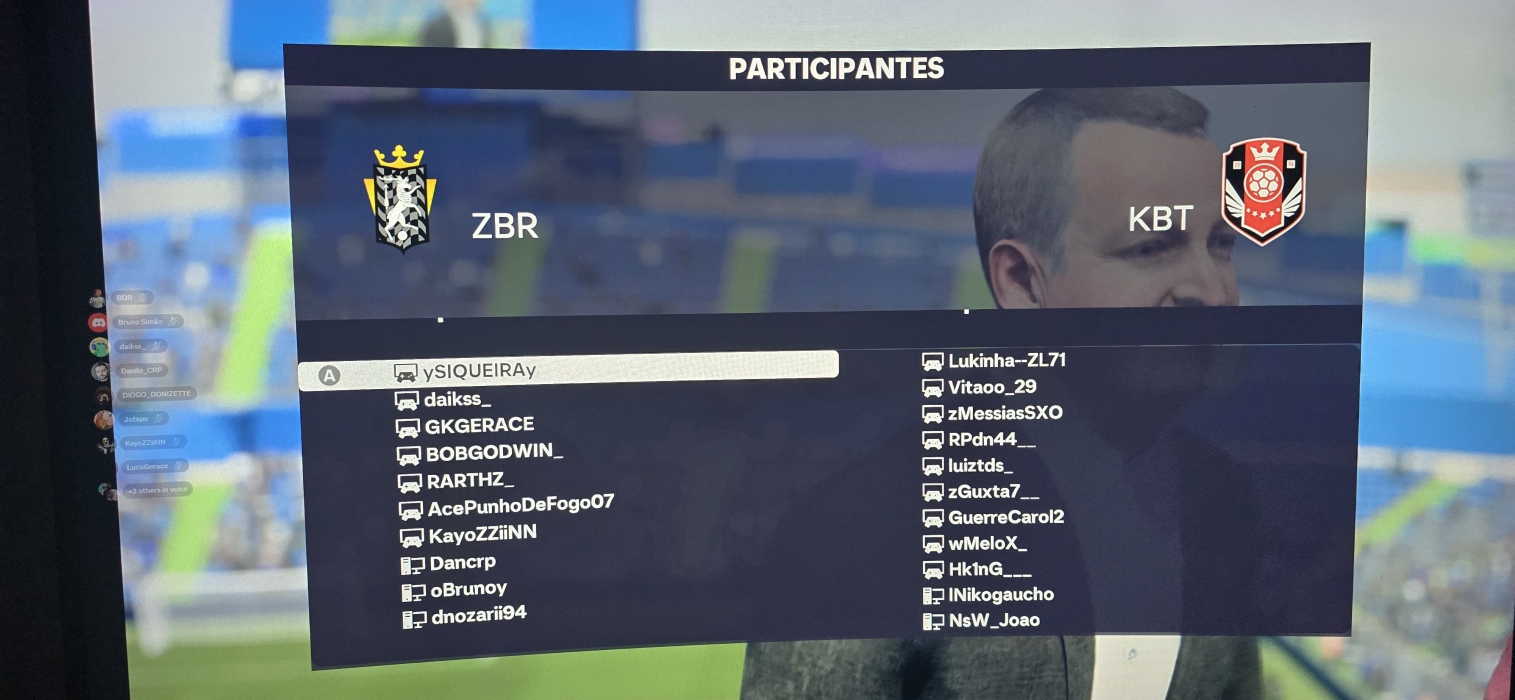
Task: Select NsW_Joao in the KBT list
Action: 994,621
